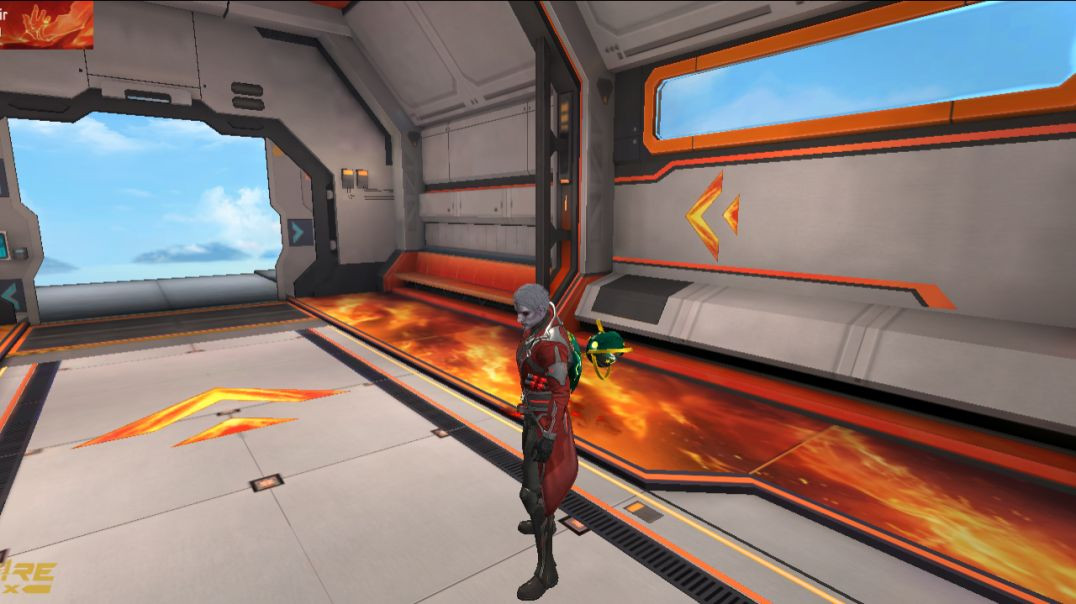Open the red flame hand banner
This screenshot has height=604, width=1076.
coord(46,24)
